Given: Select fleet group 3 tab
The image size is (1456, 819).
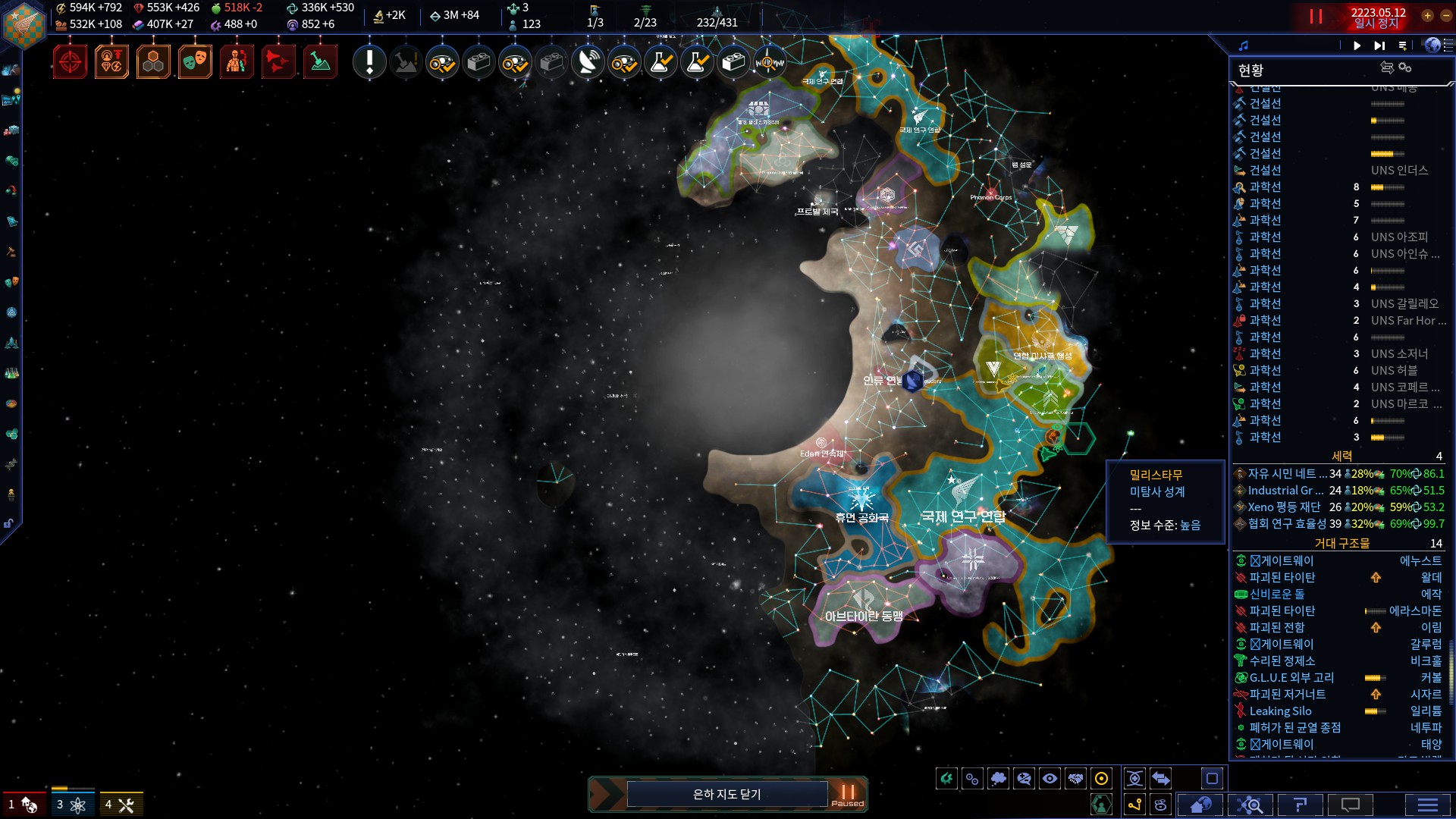Looking at the screenshot, I should (72, 805).
